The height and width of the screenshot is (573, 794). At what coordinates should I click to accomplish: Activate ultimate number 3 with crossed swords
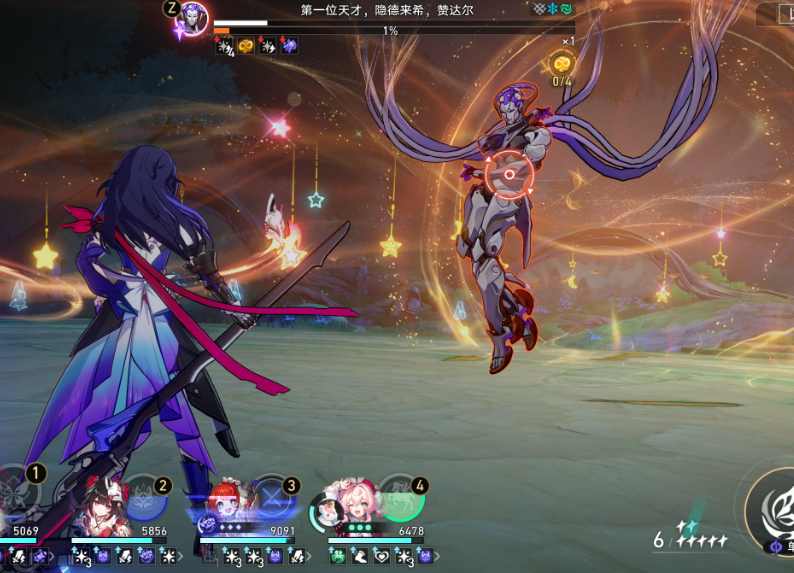(x=273, y=496)
